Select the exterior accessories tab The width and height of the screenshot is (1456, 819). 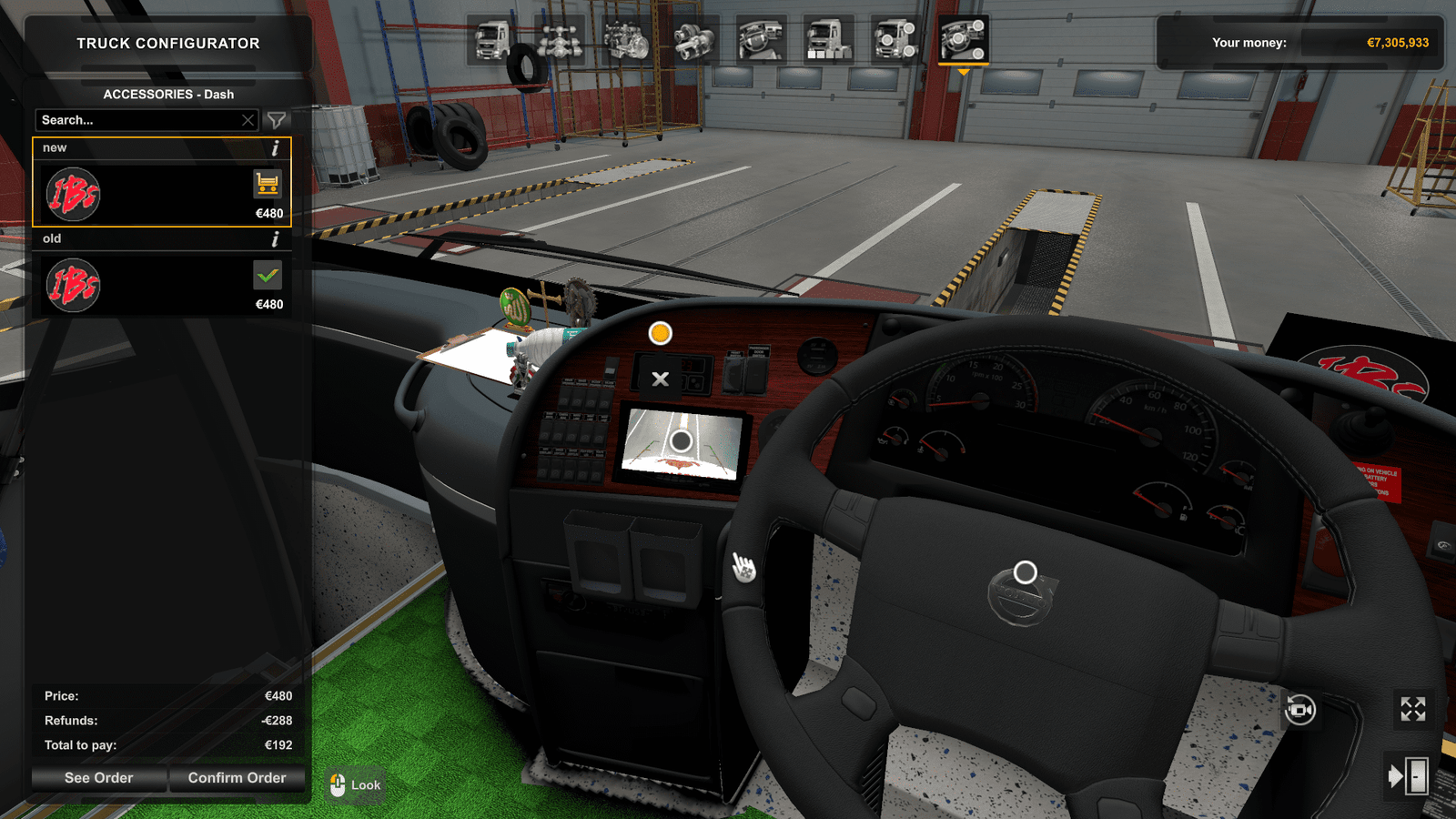click(x=896, y=40)
